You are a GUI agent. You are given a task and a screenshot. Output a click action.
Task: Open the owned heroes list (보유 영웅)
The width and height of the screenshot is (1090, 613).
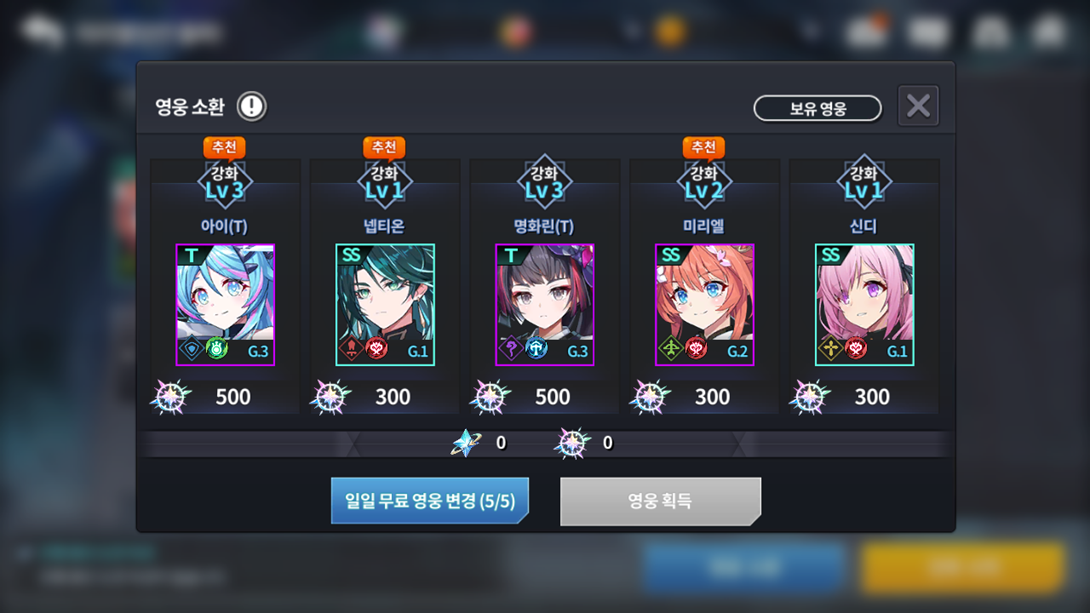tap(817, 108)
